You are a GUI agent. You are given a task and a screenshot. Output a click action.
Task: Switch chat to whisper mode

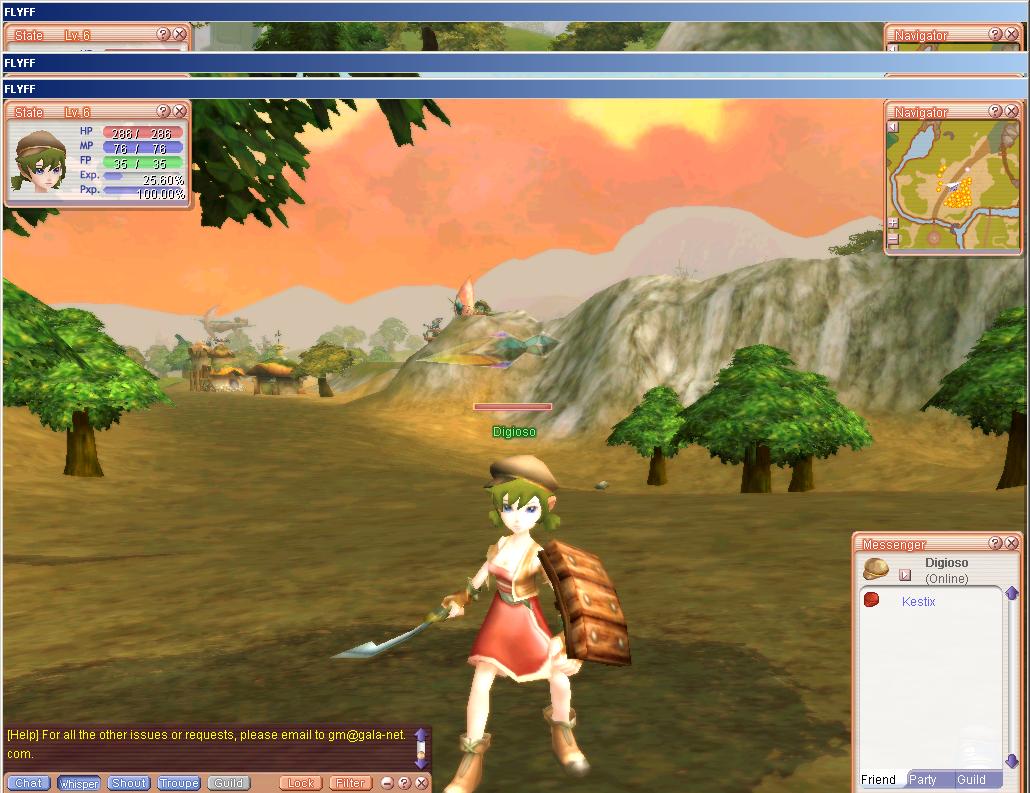point(79,783)
